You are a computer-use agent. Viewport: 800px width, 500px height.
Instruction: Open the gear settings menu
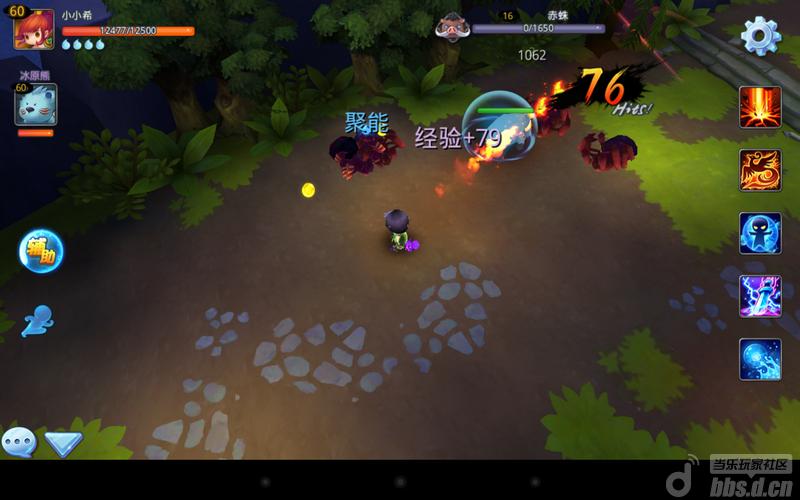click(x=760, y=36)
